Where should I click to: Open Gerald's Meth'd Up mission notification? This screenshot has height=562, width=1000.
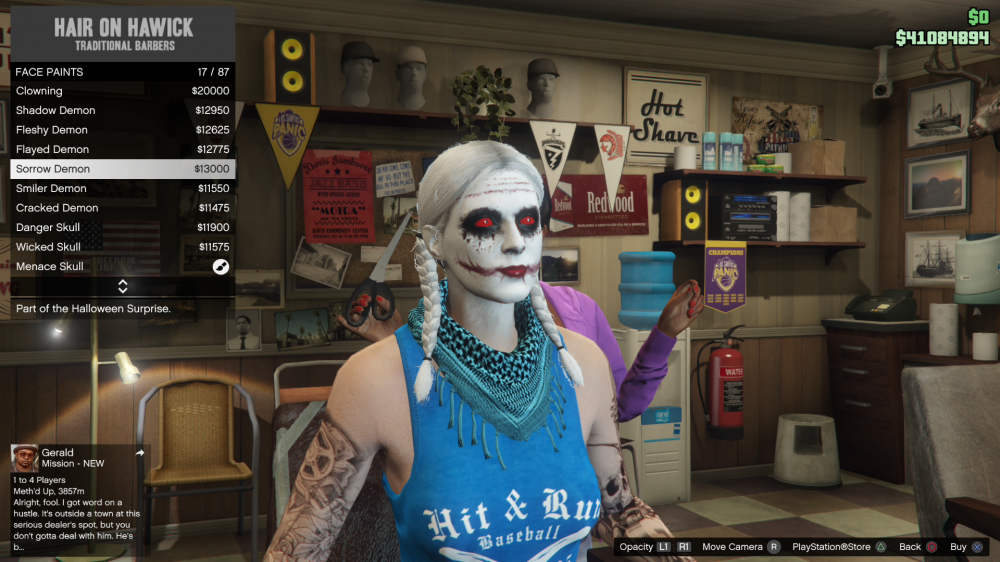78,500
